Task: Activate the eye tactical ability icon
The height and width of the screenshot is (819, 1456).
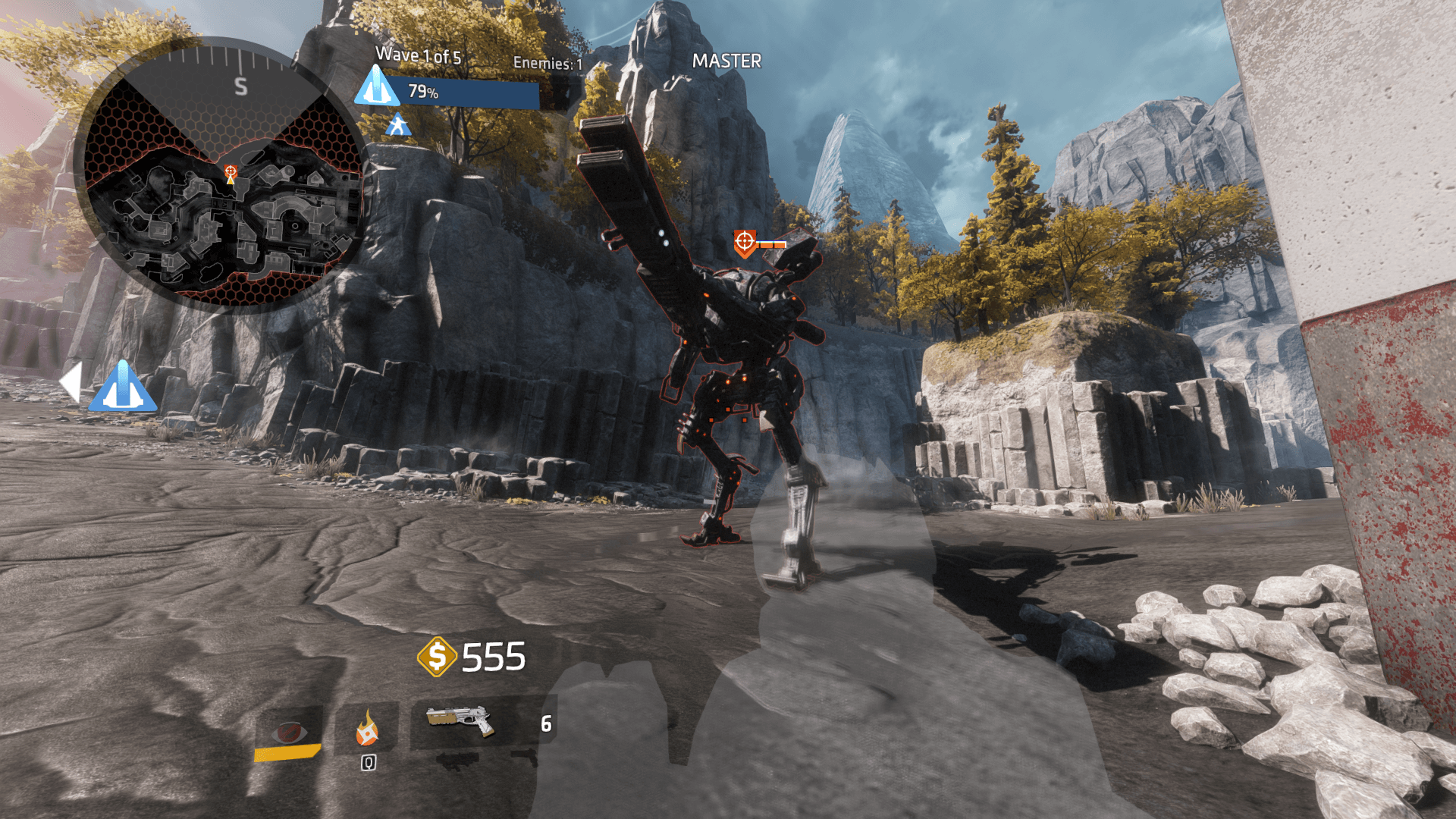Action: (x=288, y=732)
